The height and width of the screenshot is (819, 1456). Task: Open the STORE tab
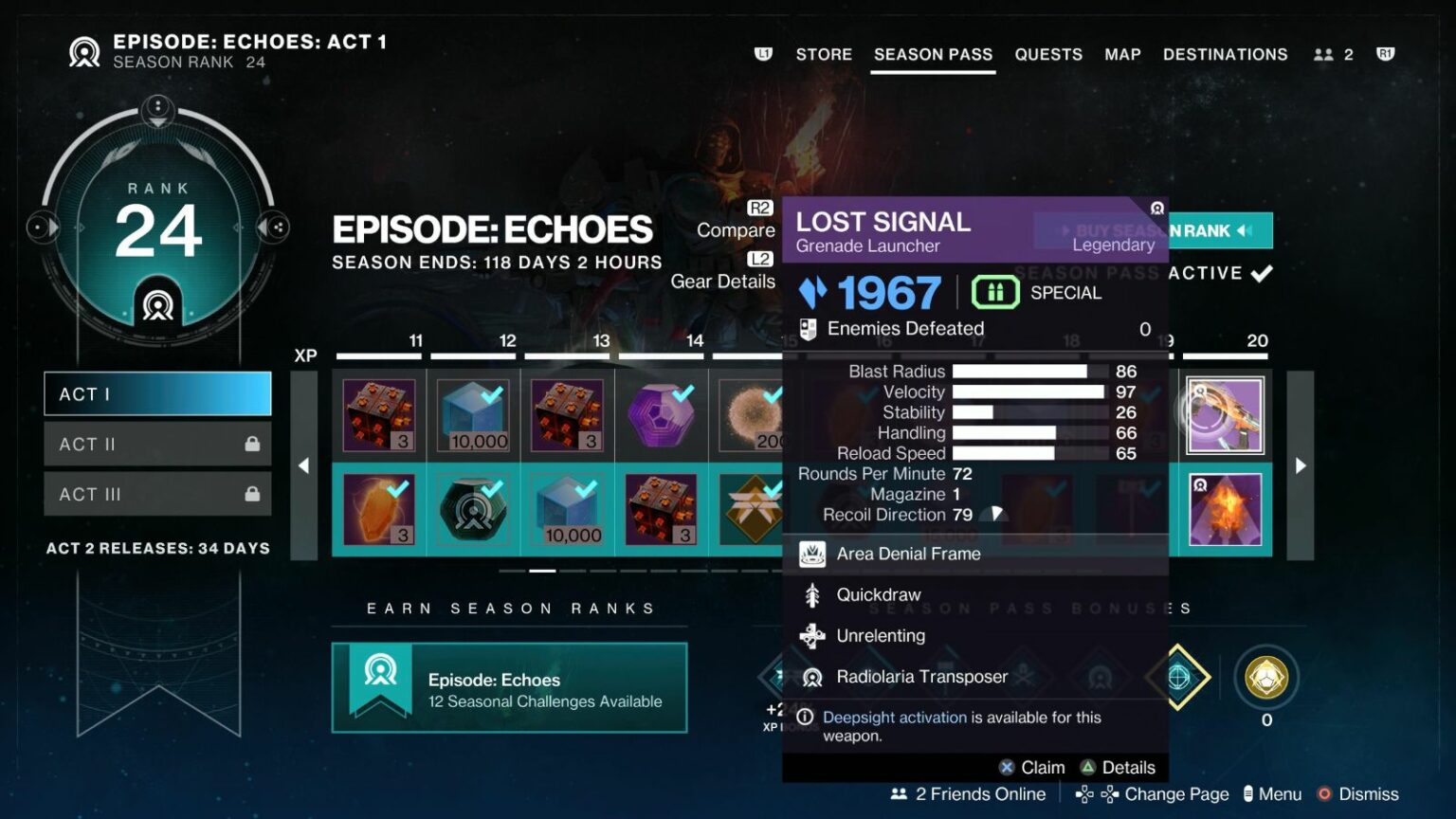pyautogui.click(x=823, y=54)
